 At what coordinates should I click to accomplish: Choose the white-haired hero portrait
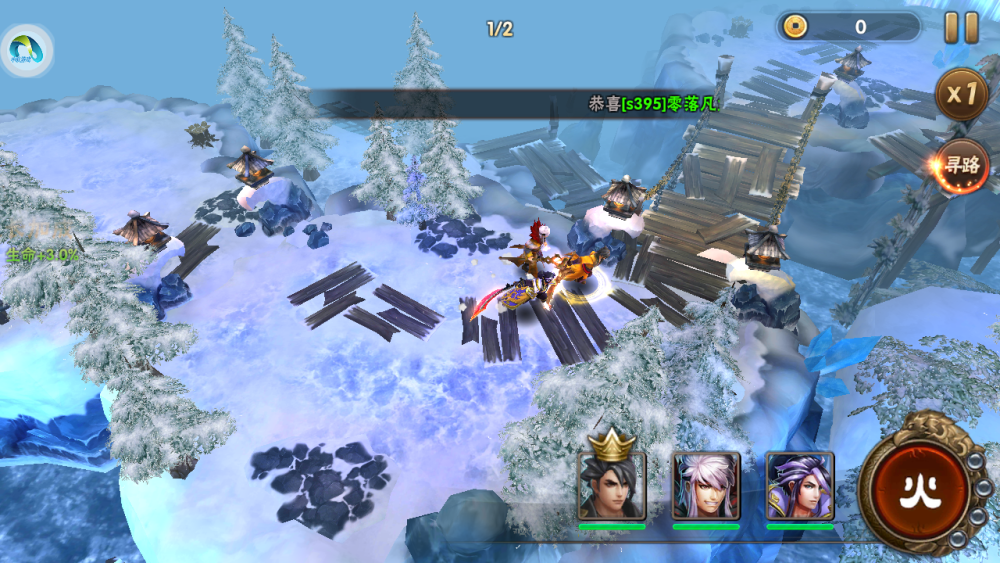click(x=706, y=485)
